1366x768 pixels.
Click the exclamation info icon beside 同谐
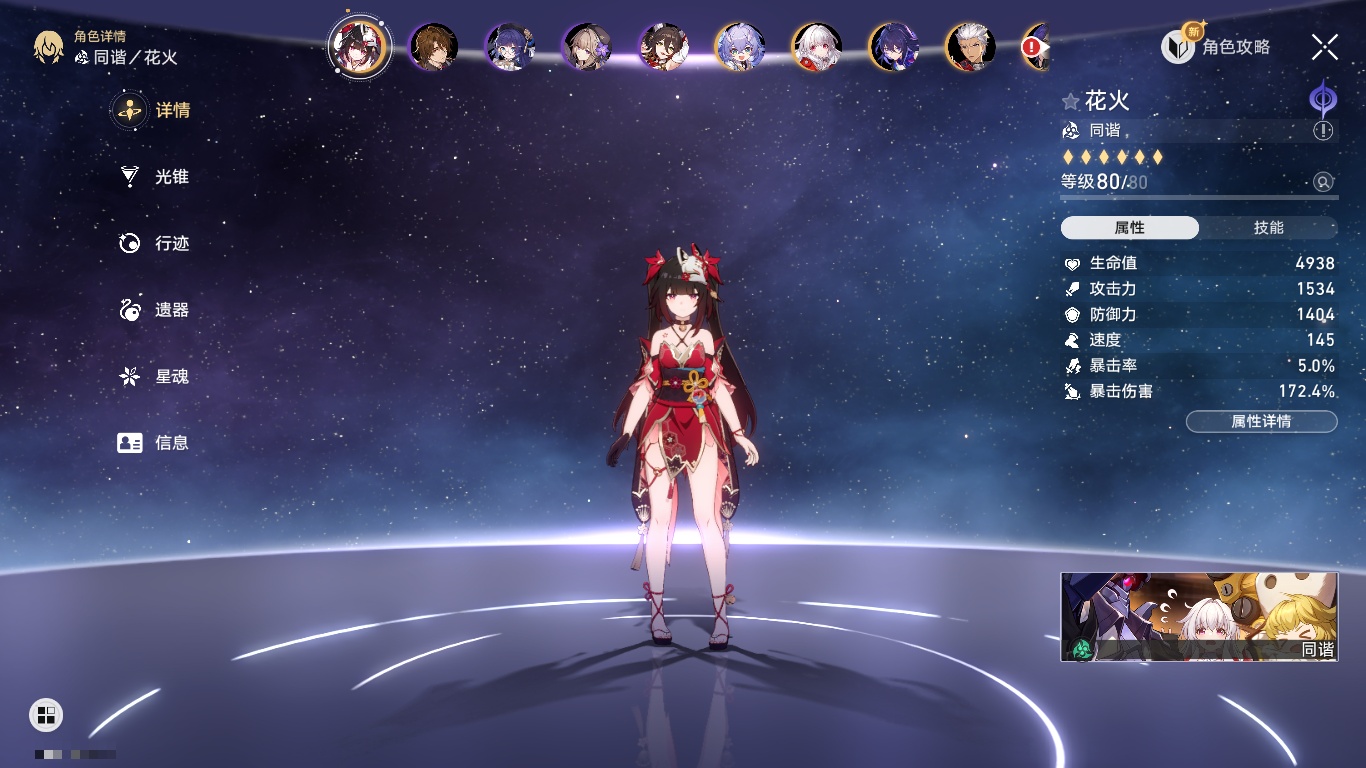coord(1323,131)
